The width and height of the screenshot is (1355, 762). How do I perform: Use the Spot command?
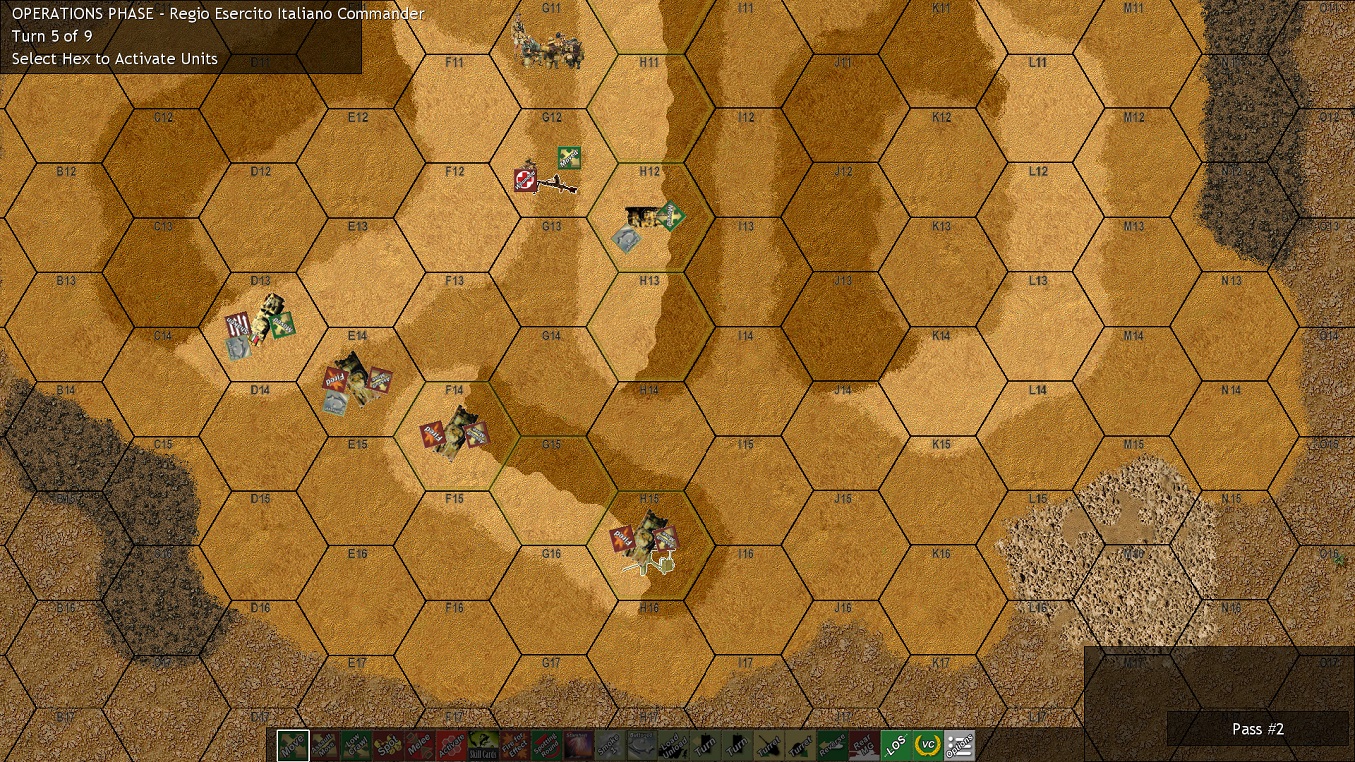[x=387, y=744]
